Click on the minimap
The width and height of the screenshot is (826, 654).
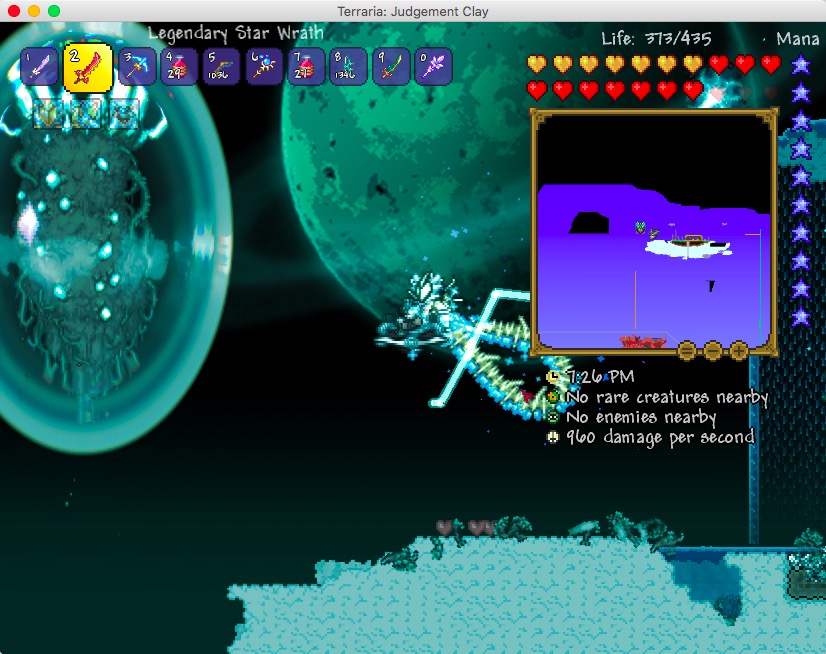click(x=654, y=228)
